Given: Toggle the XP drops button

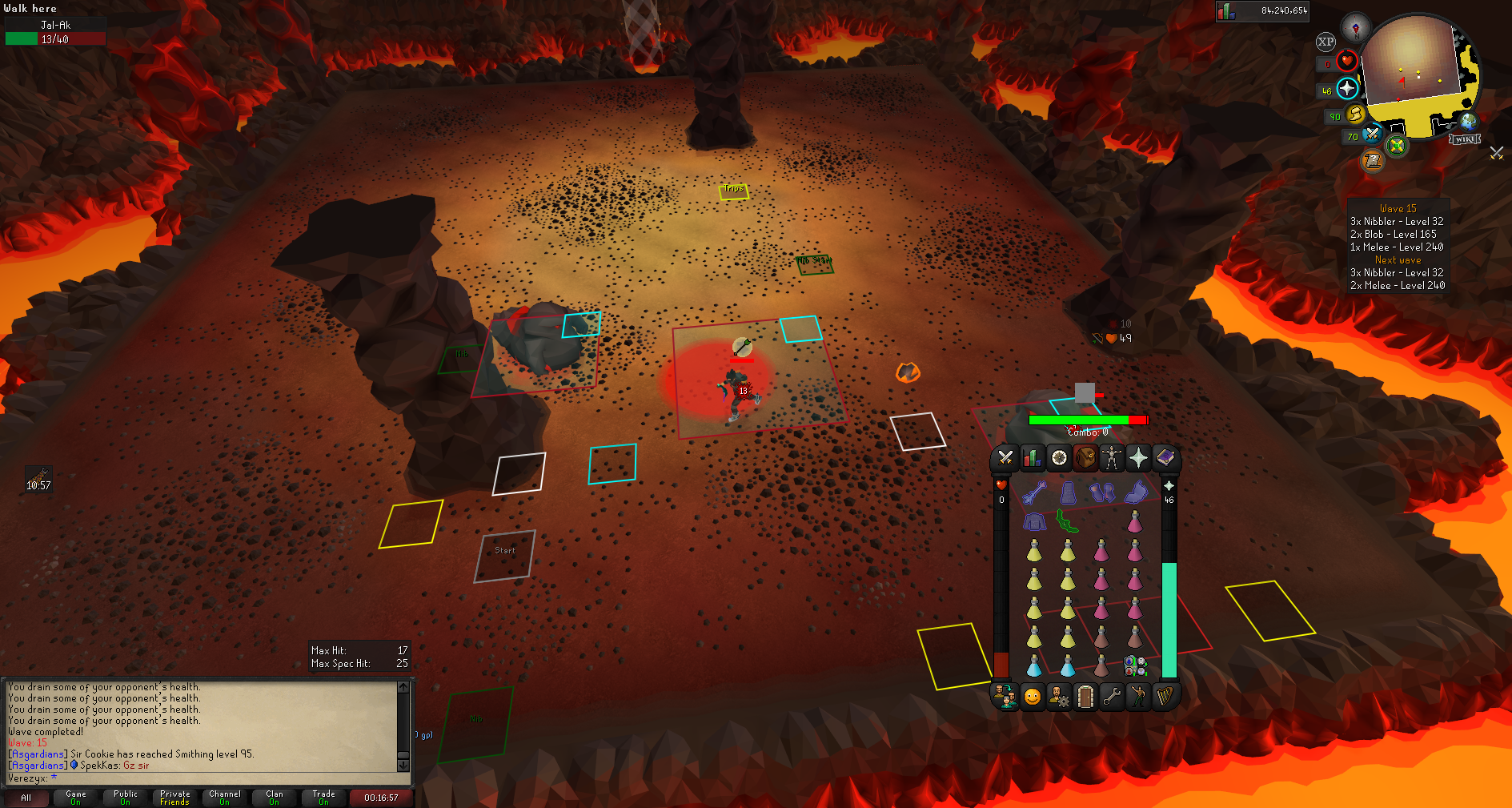Looking at the screenshot, I should tap(1326, 42).
